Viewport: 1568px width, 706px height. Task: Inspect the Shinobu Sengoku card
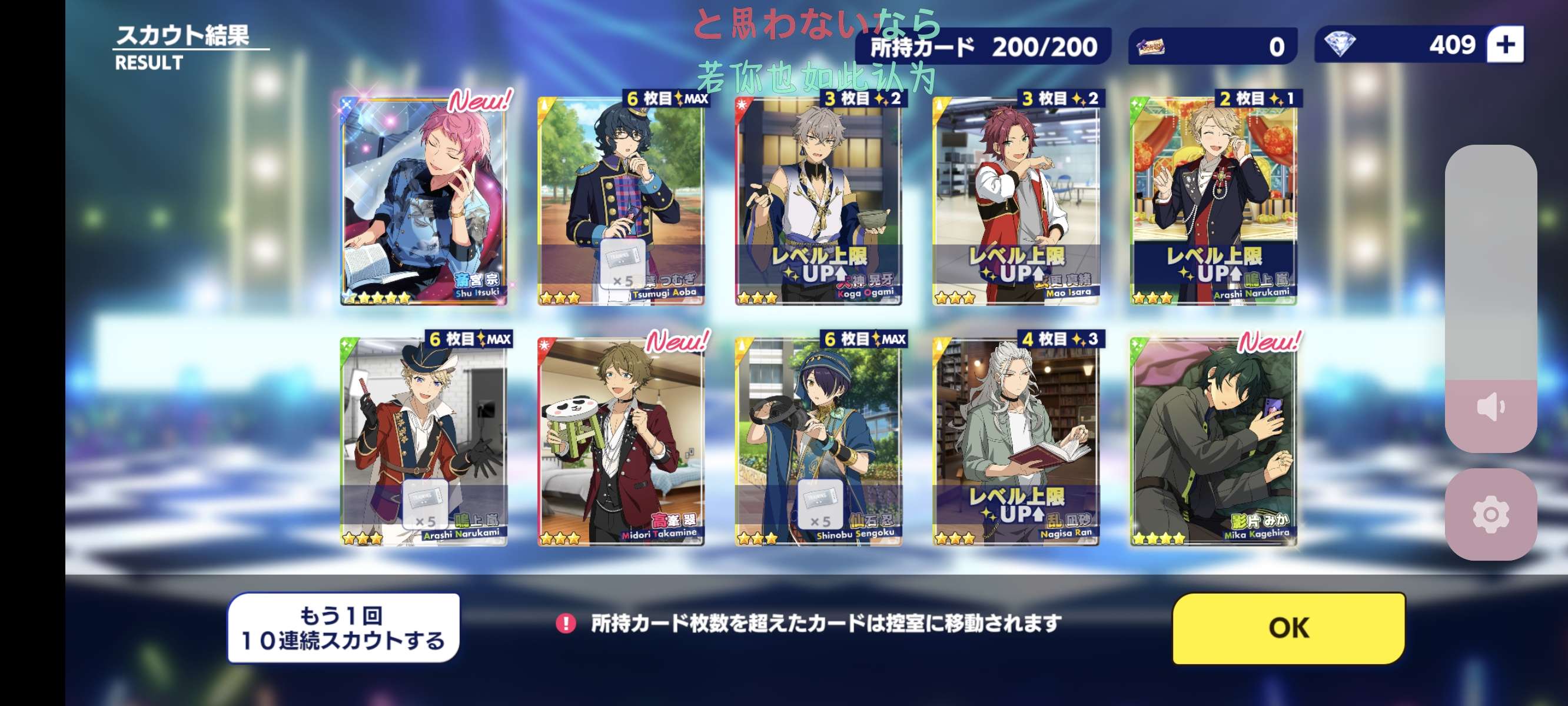[x=818, y=441]
